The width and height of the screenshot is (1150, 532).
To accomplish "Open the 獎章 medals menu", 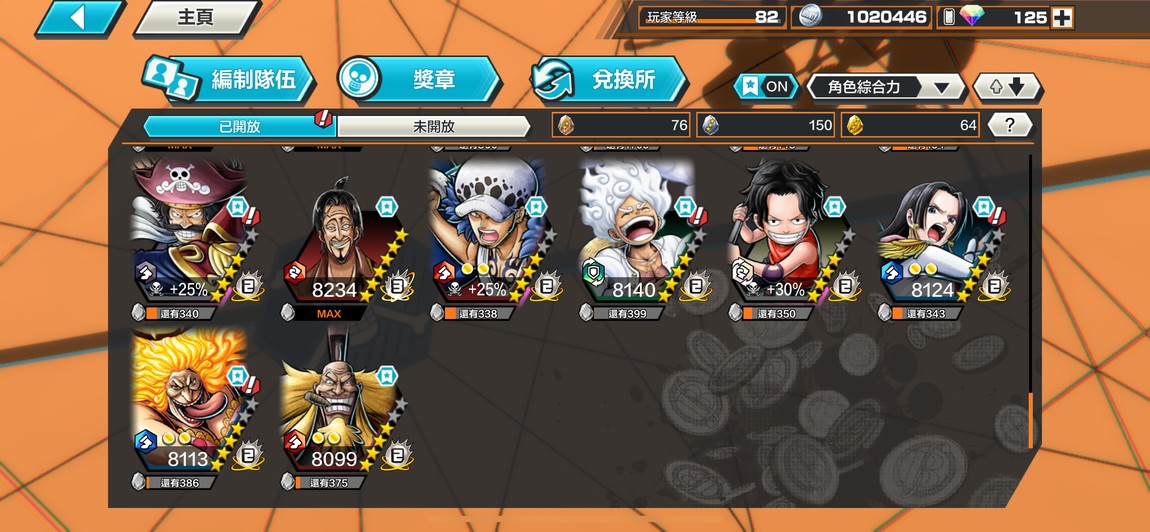I will pos(418,80).
